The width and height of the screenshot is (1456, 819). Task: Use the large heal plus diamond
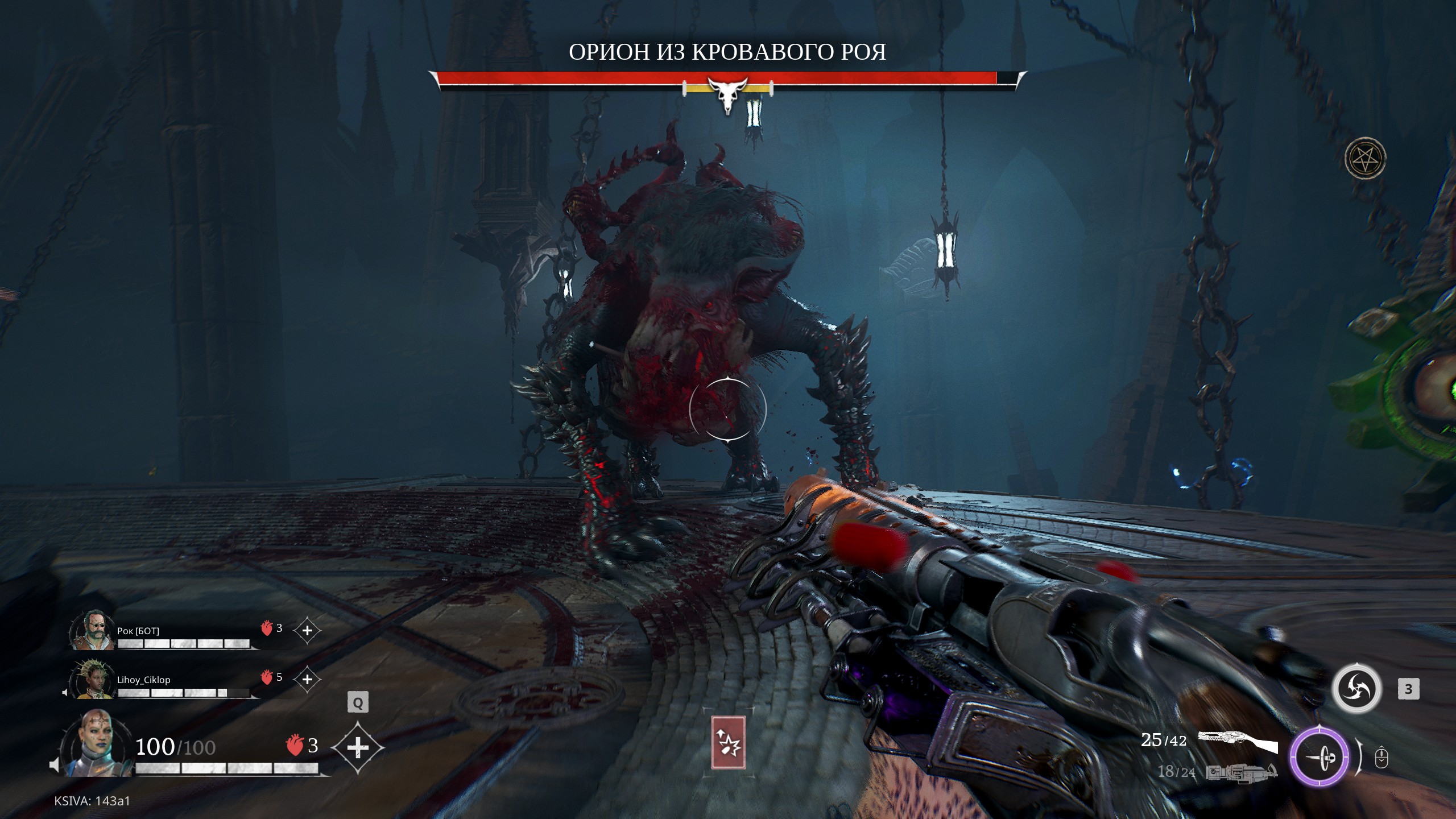coord(357,747)
